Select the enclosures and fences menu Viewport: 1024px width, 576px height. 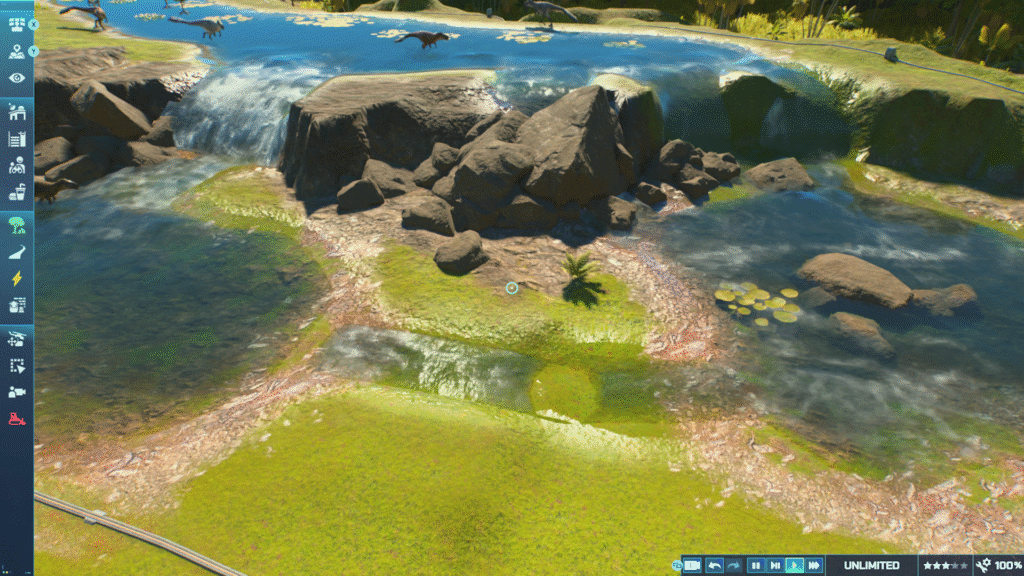pos(17,139)
